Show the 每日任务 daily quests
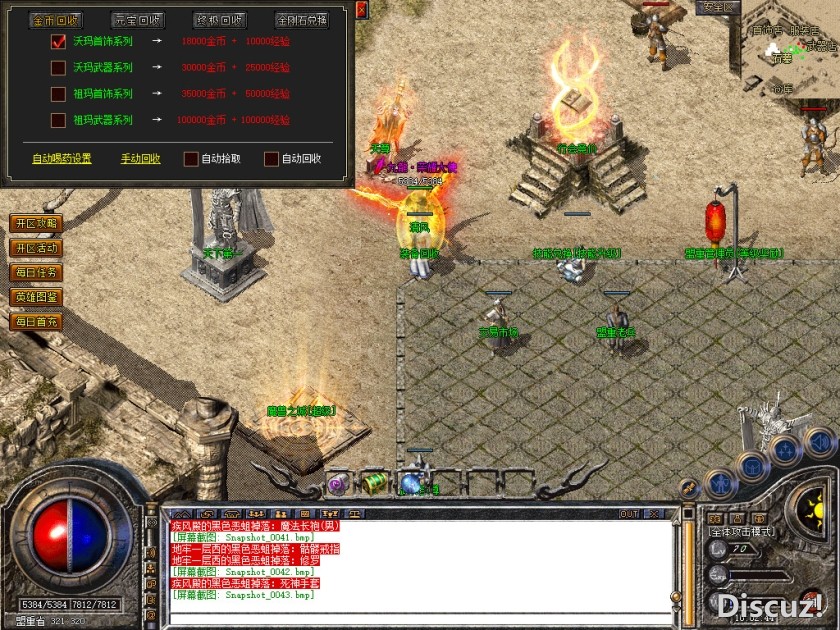Screen dimensions: 840x630 point(35,272)
